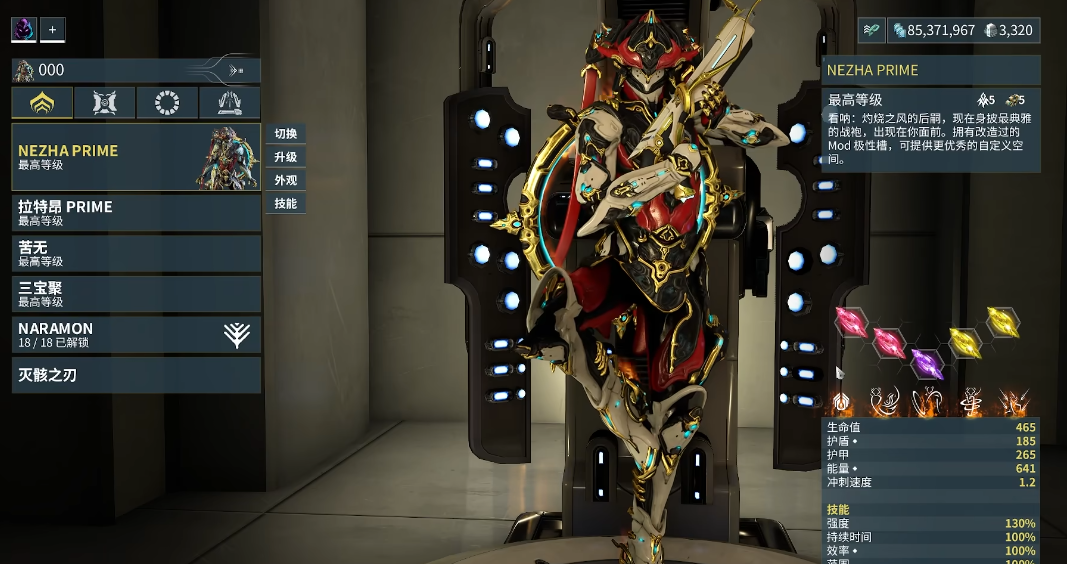Open the 升级 (upgrade) menu

285,157
